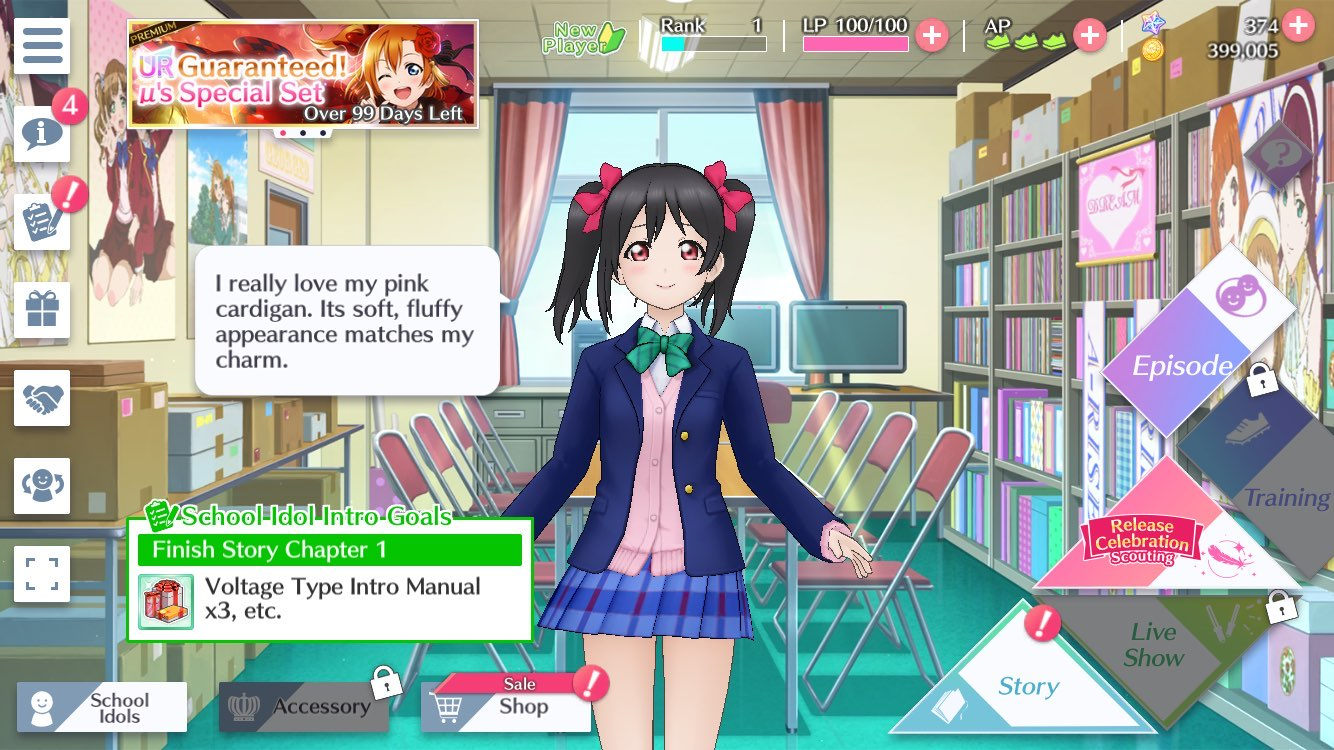1334x750 pixels.
Task: Open the hamburger main menu
Action: pos(41,46)
